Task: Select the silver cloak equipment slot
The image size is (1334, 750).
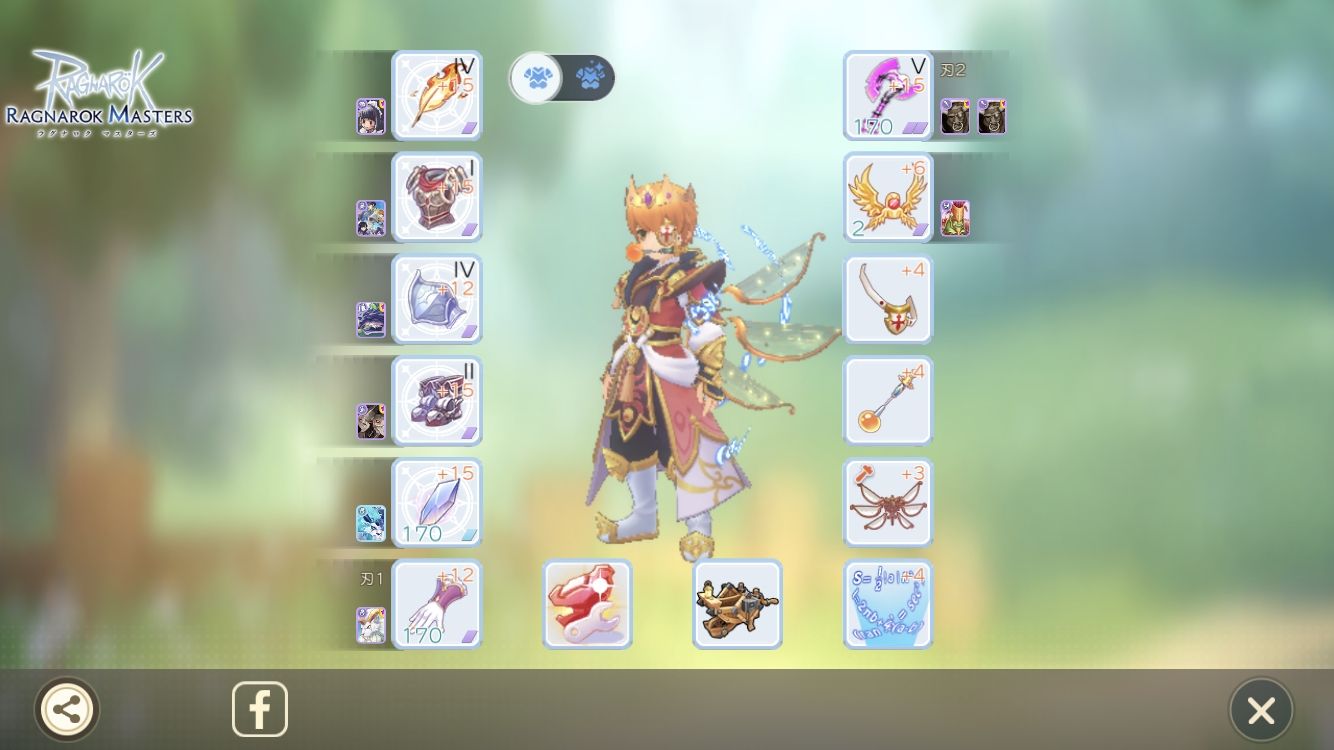Action: coord(437,299)
